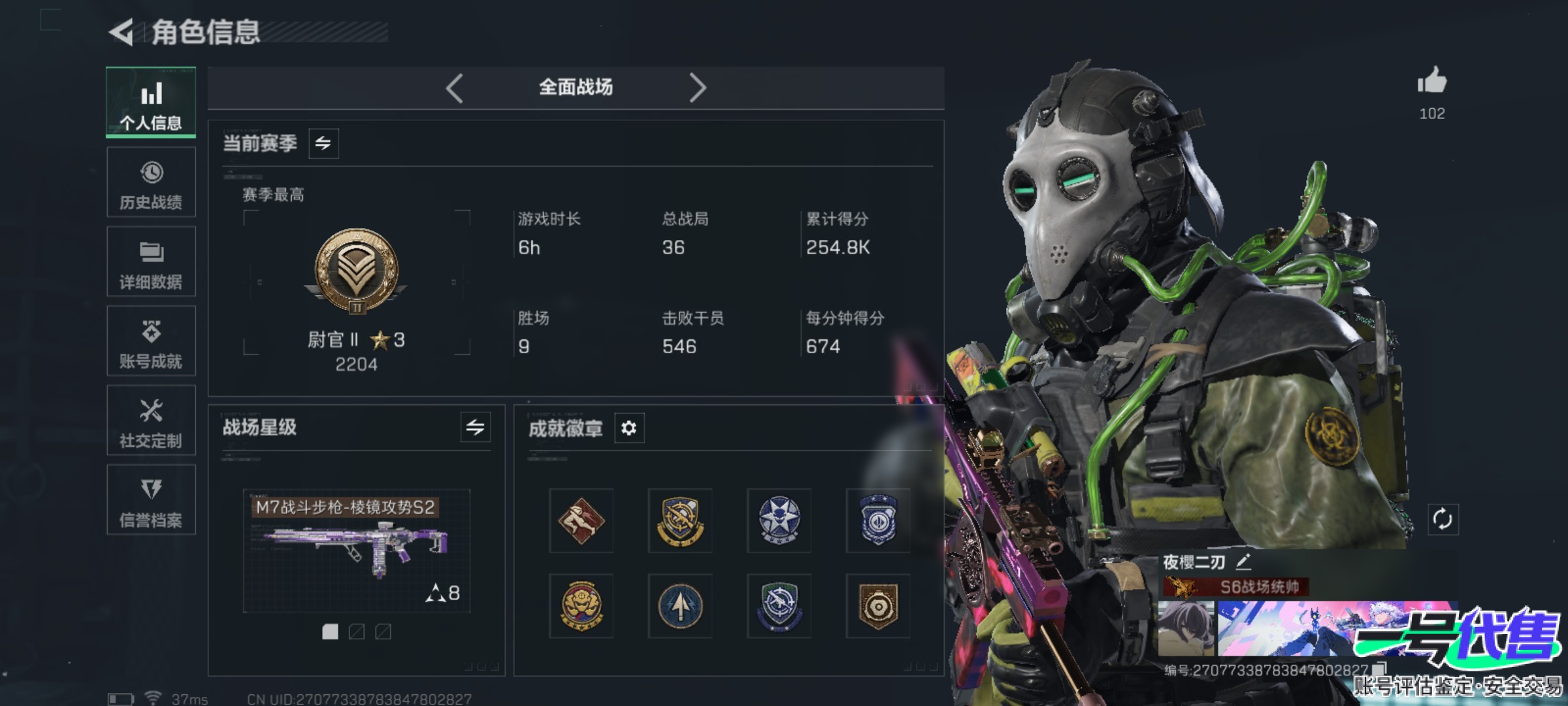Click the right arrow beside 全面战场

pos(698,88)
